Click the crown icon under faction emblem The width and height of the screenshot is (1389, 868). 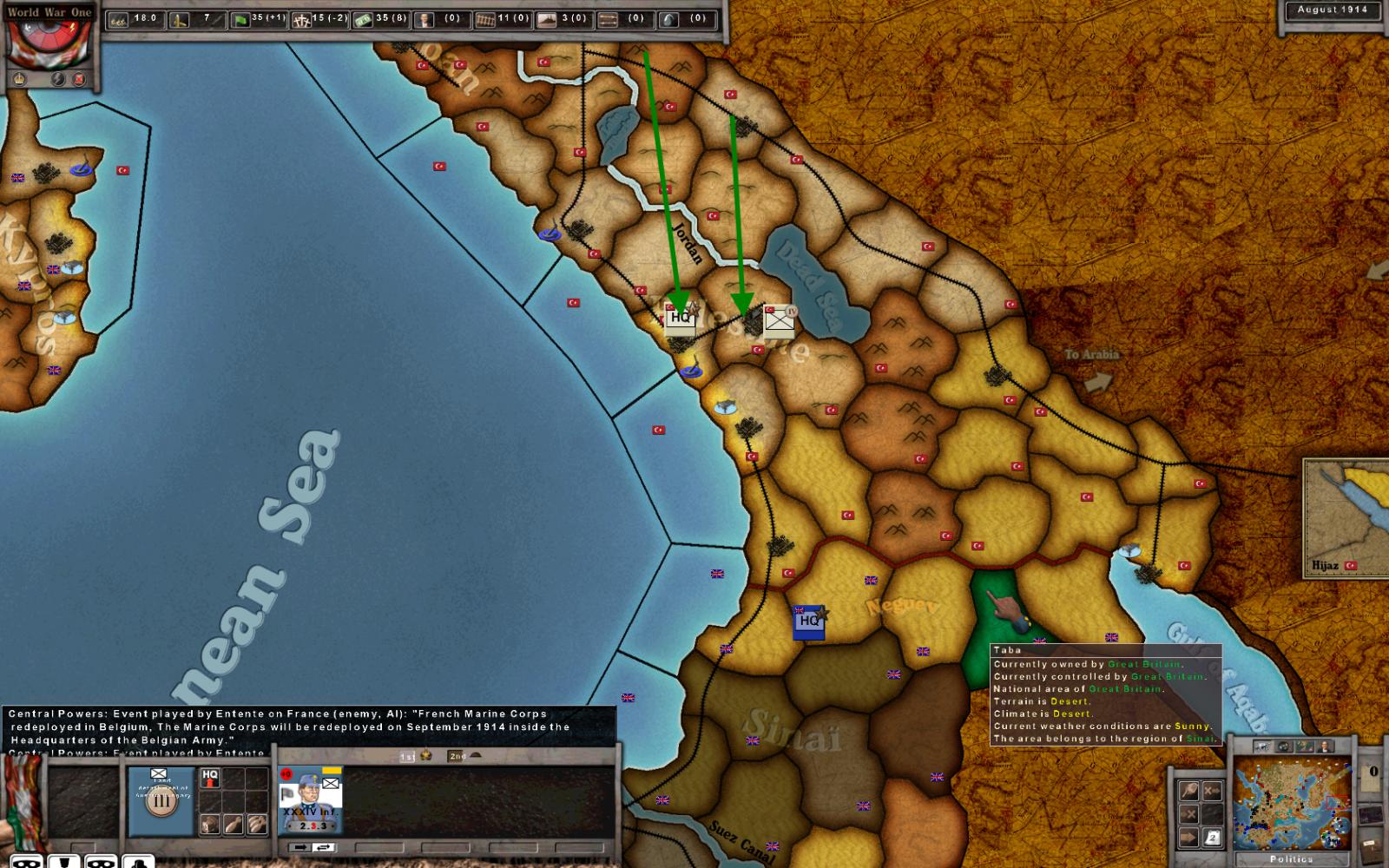coord(19,80)
